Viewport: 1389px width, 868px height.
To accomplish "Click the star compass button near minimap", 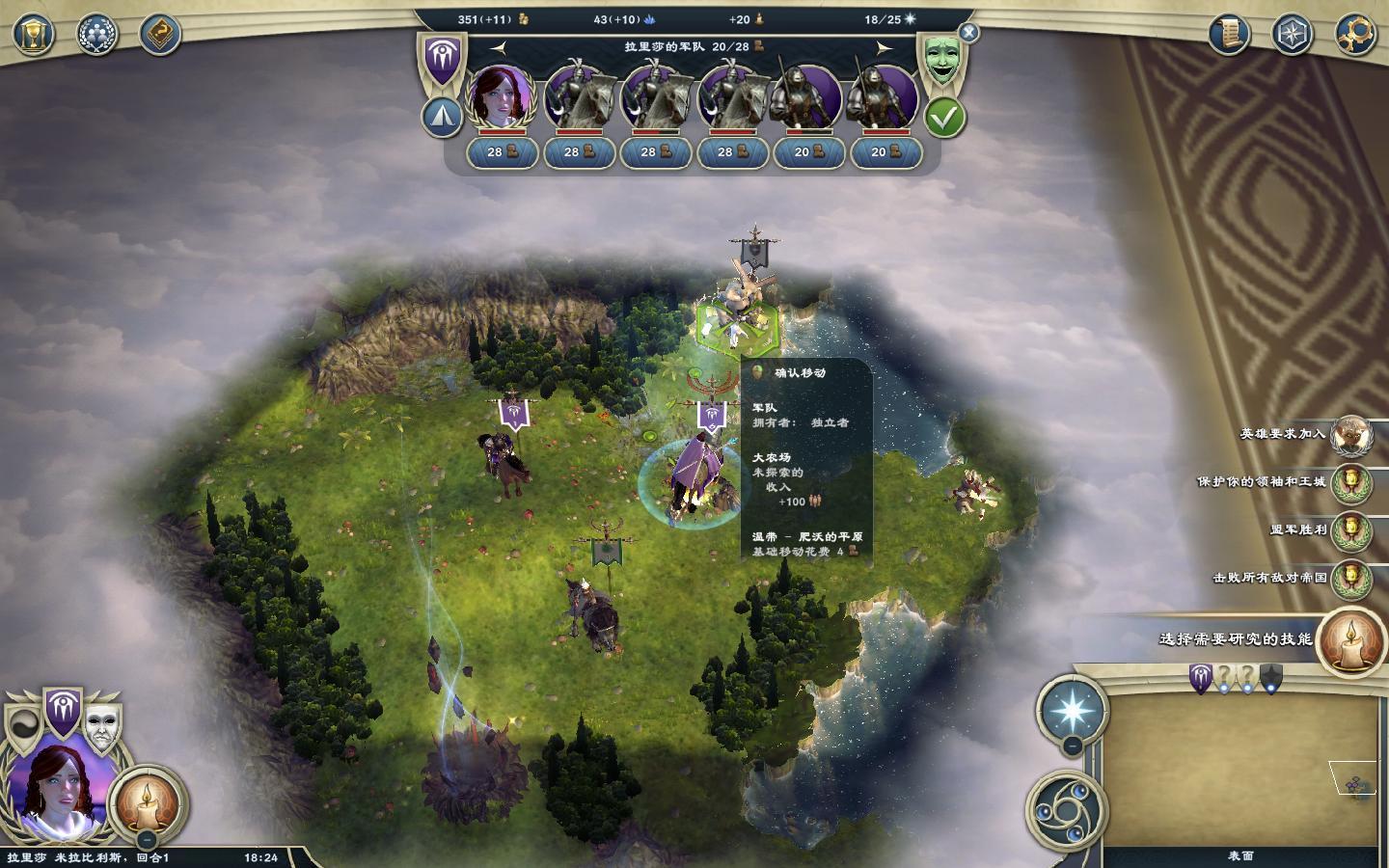I will coord(1072,711).
